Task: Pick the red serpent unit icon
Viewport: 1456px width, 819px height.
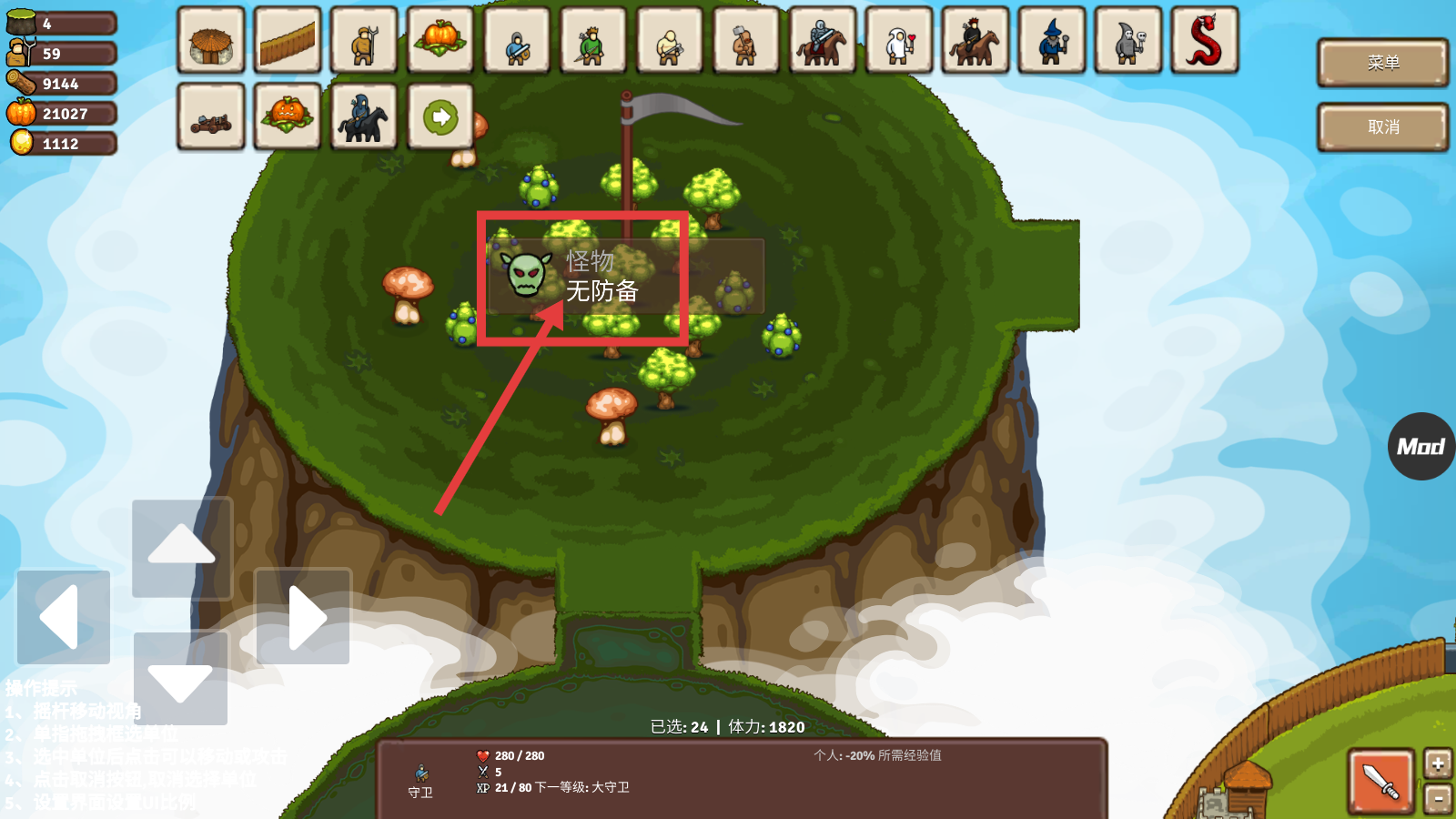Action: point(1205,41)
